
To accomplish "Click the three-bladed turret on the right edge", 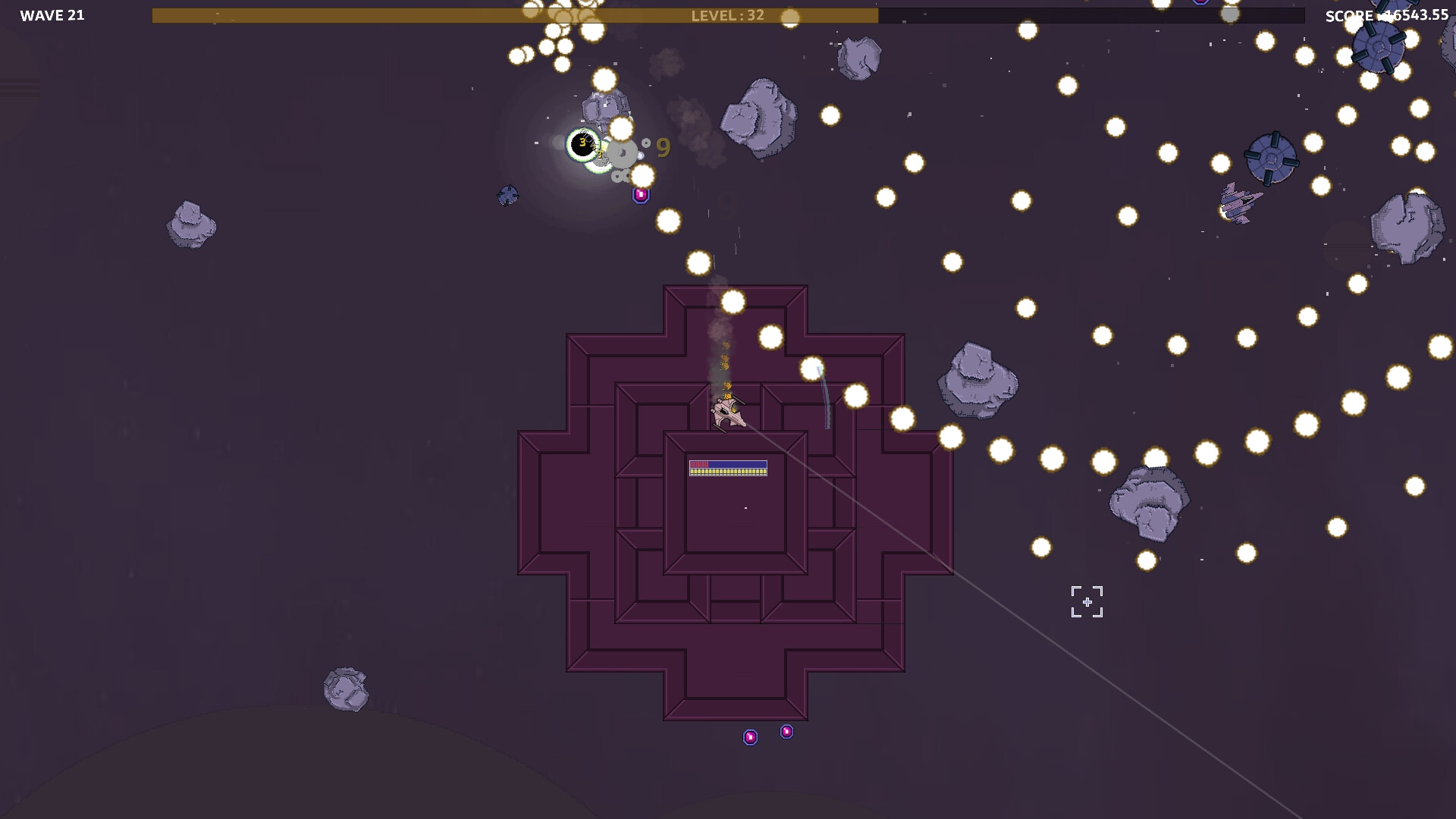I will 1271,159.
